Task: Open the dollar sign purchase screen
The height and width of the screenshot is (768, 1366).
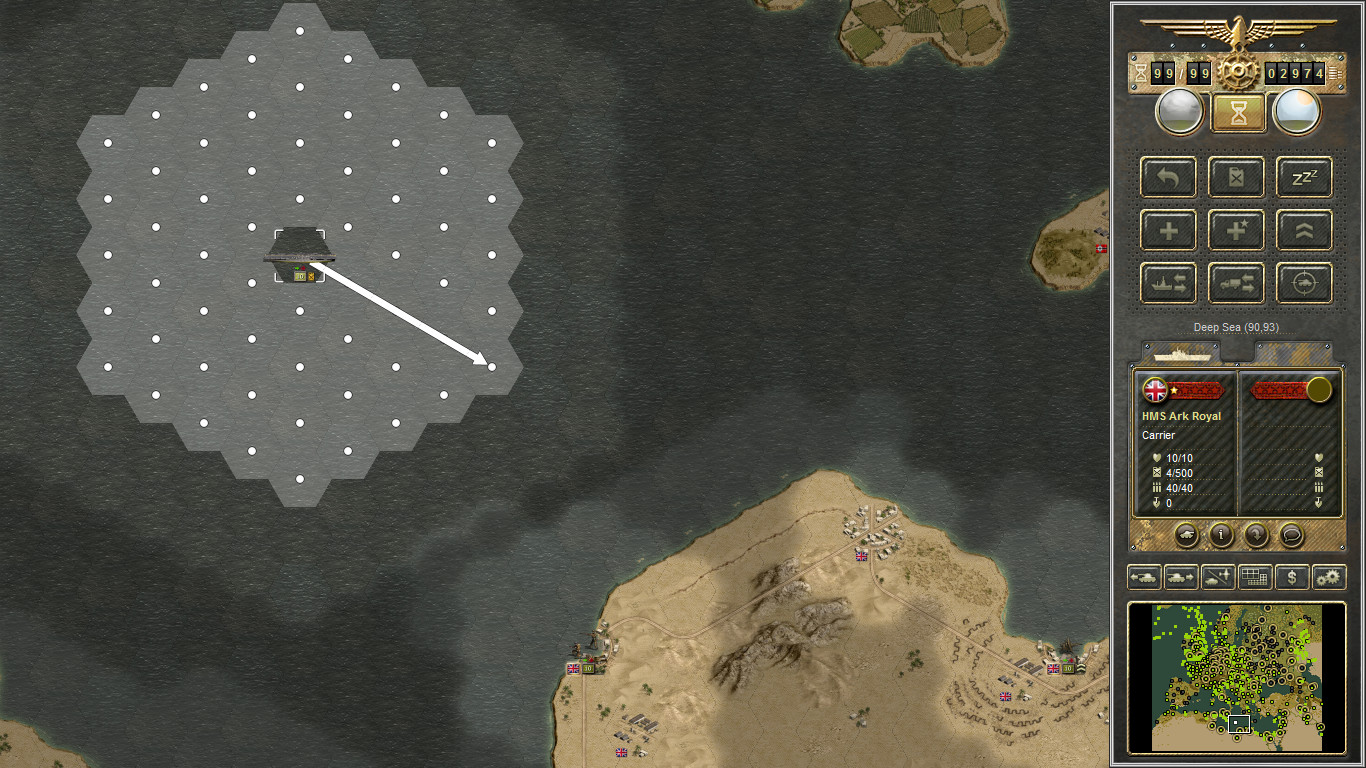Action: (1292, 577)
